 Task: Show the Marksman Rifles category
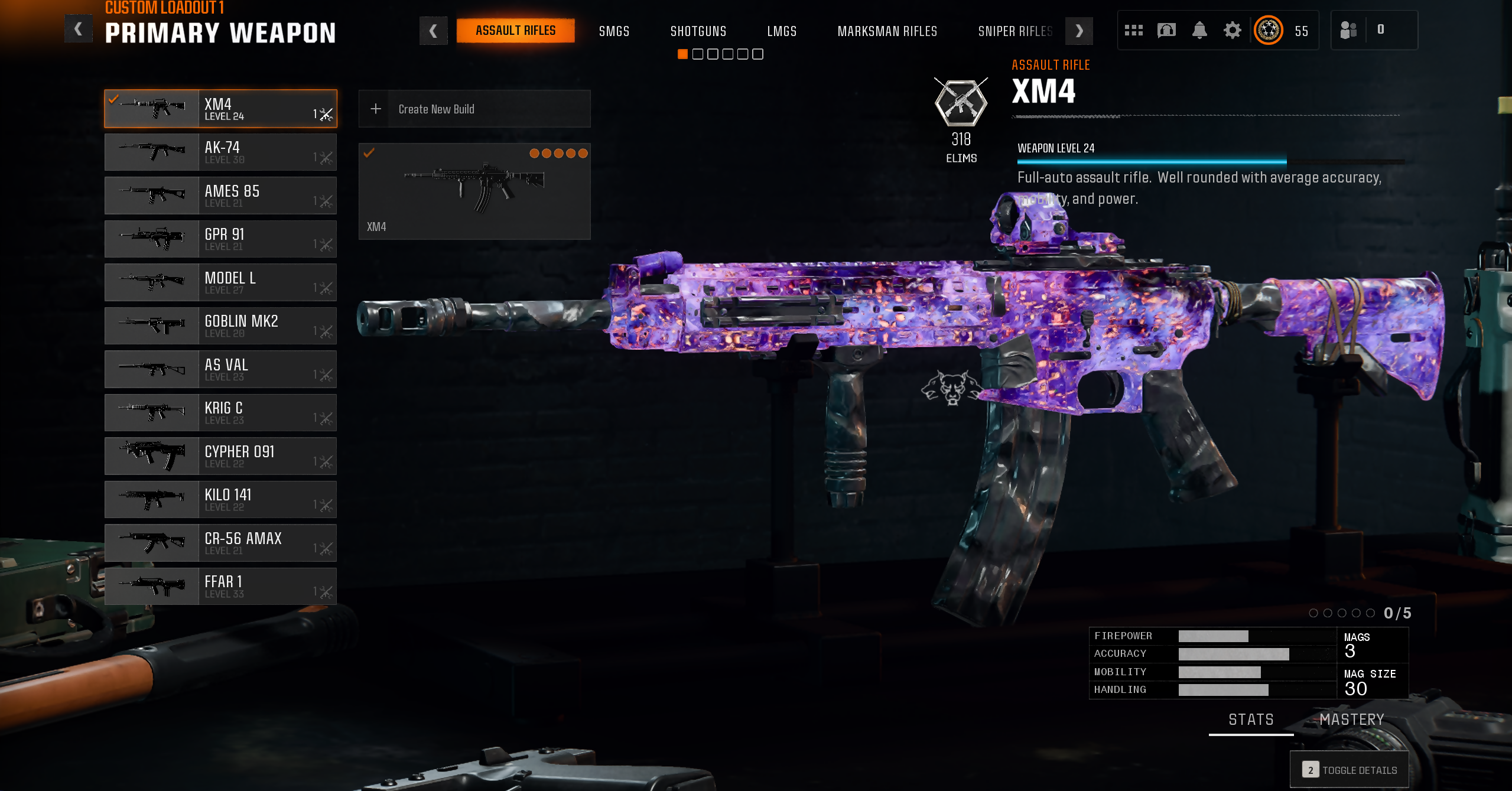click(887, 31)
